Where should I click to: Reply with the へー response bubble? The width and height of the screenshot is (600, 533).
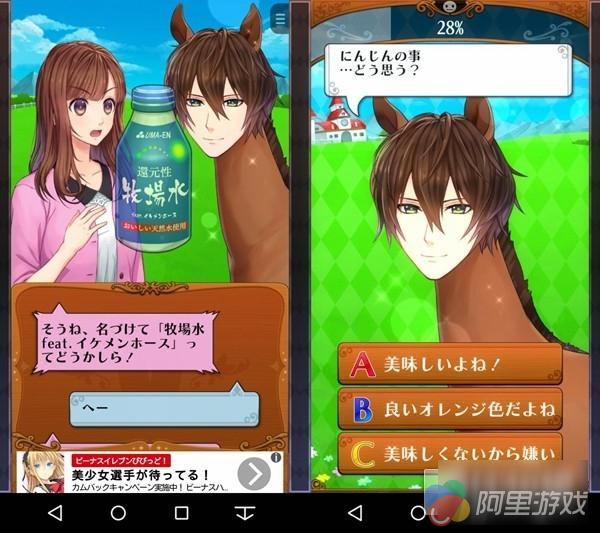pos(164,408)
